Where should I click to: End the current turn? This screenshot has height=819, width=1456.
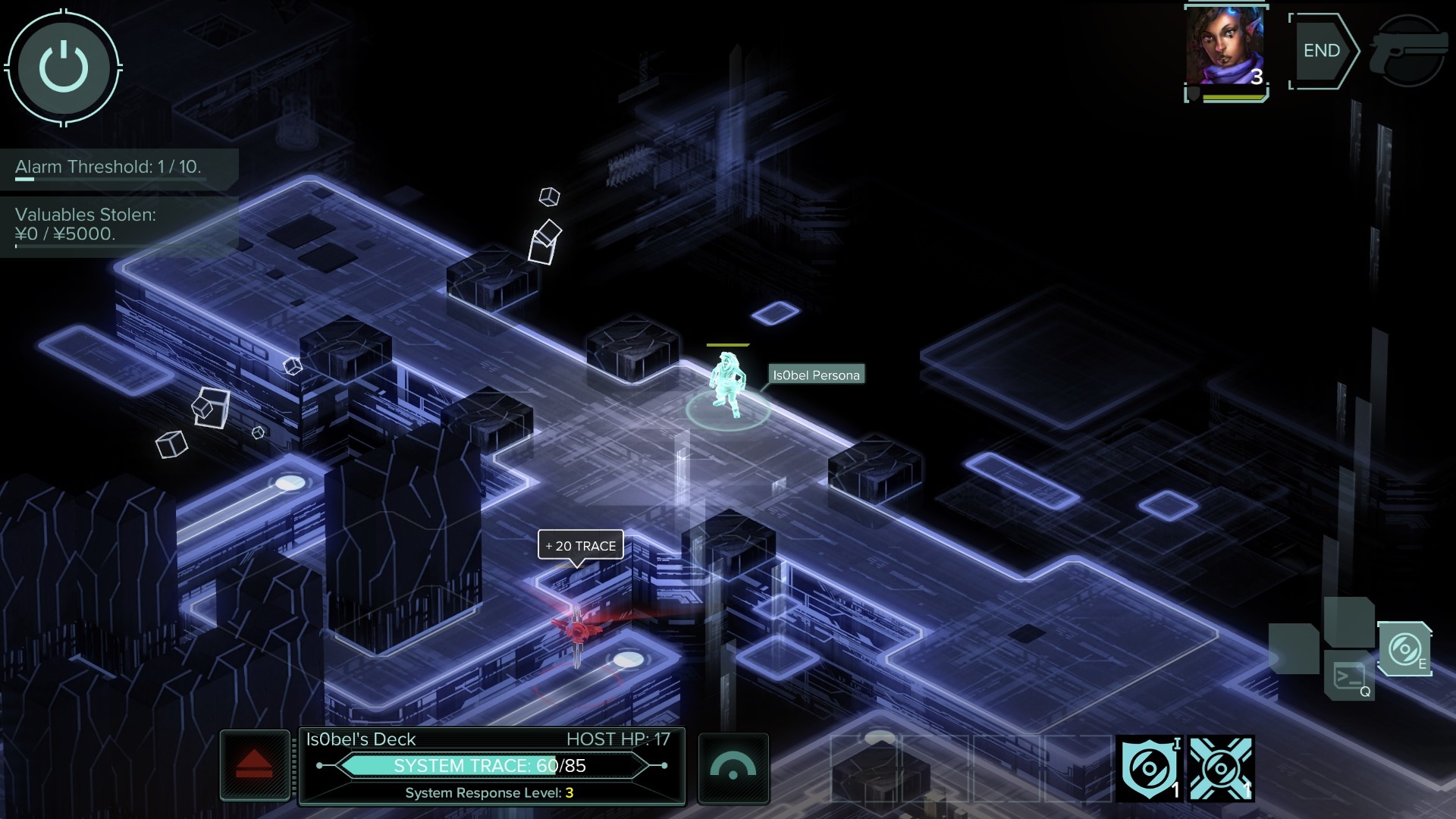tap(1323, 51)
